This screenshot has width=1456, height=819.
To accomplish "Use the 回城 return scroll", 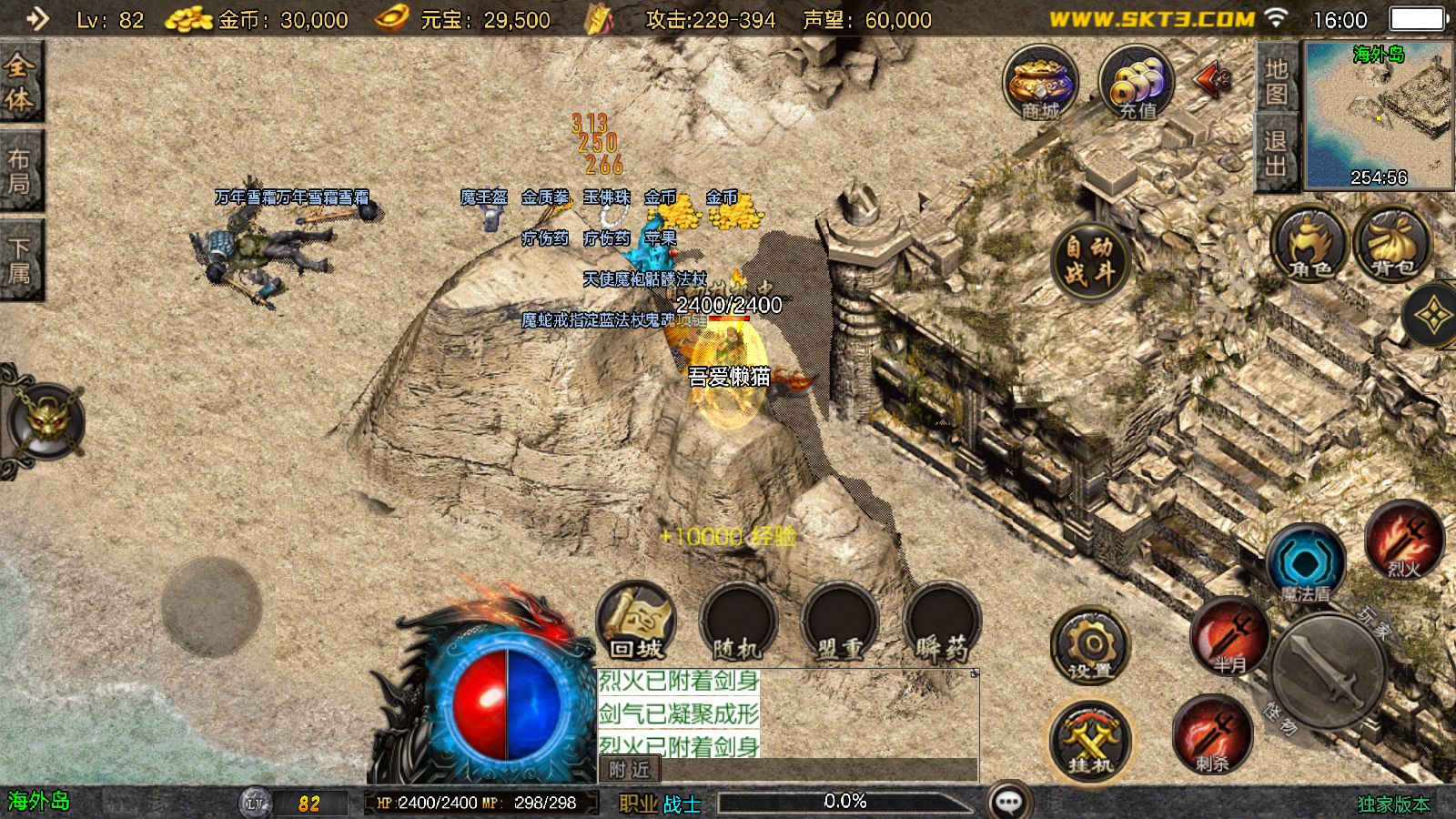I will [636, 622].
